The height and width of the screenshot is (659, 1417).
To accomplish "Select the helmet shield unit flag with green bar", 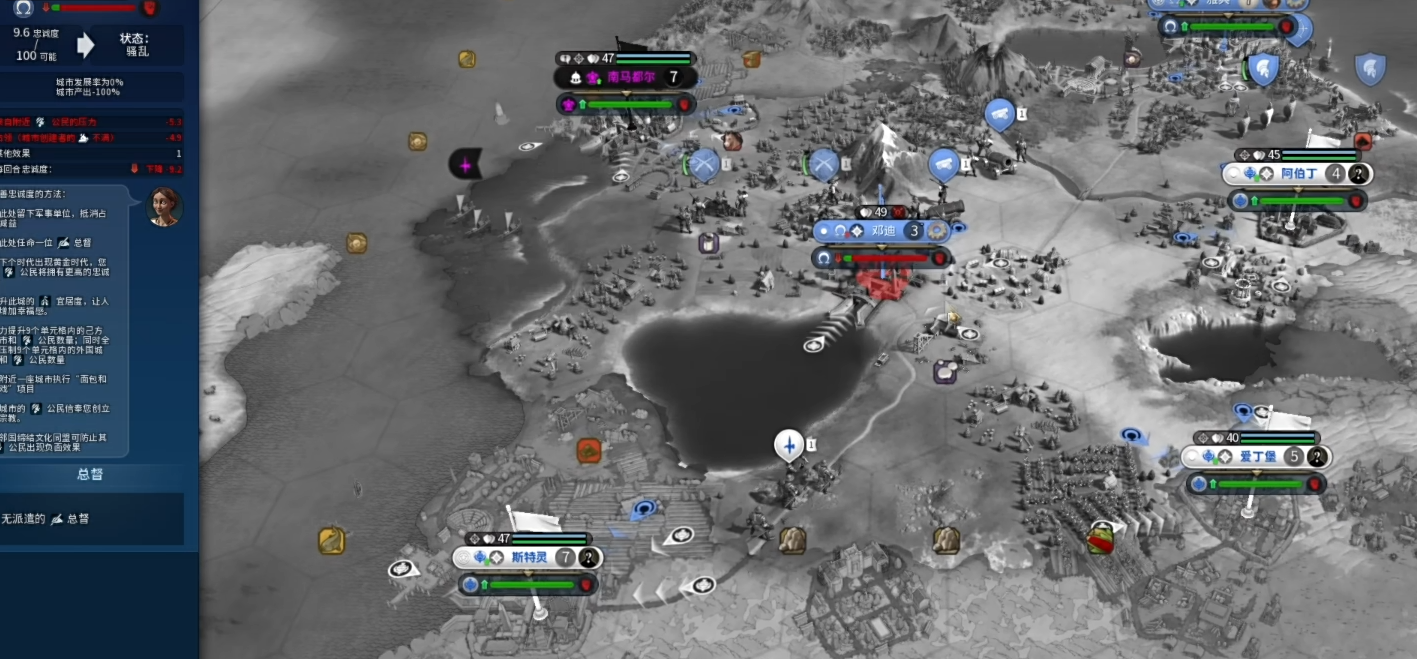I will tap(1263, 69).
